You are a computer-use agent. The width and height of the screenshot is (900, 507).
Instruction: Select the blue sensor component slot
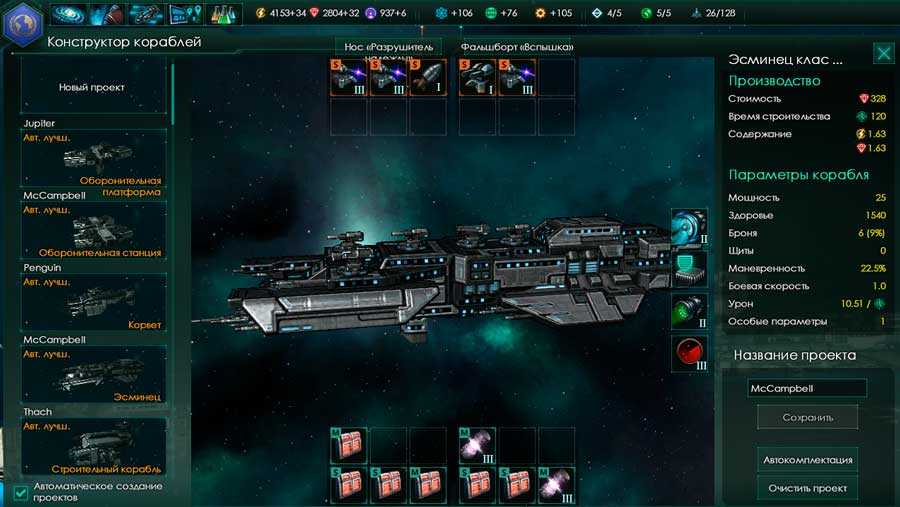690,226
